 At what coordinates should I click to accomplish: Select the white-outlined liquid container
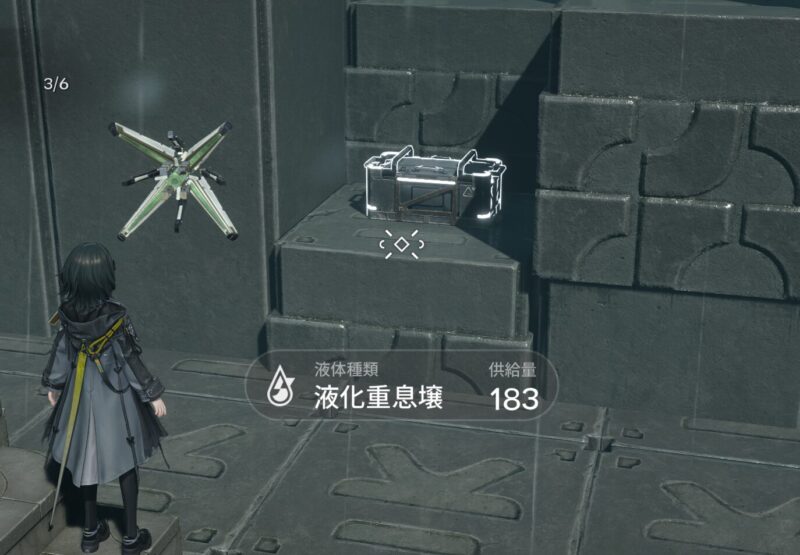point(433,185)
